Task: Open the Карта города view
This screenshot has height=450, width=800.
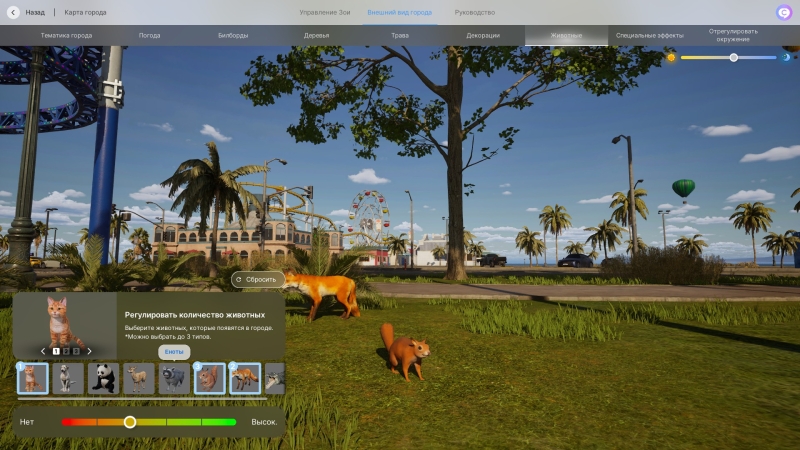Action: point(85,12)
